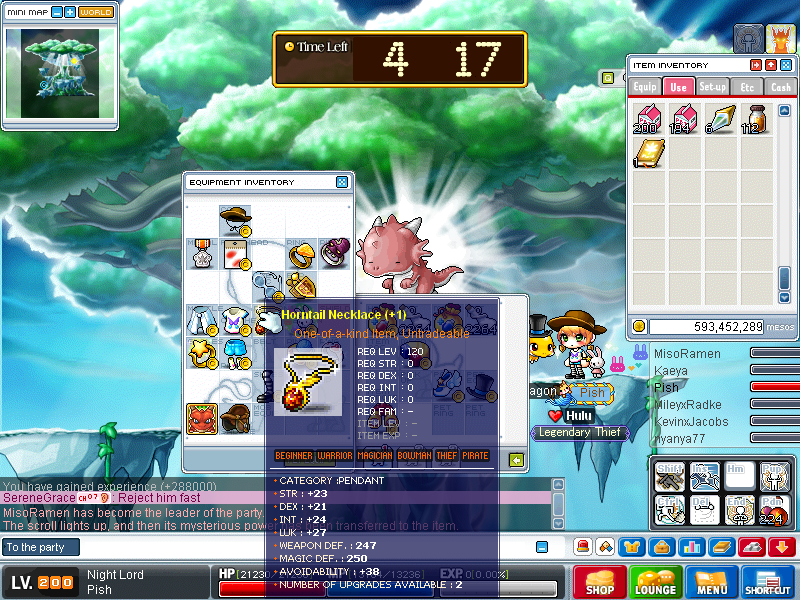Viewport: 800px width, 600px height.
Task: Open the chat target selector 'To the party'
Action: click(x=40, y=547)
